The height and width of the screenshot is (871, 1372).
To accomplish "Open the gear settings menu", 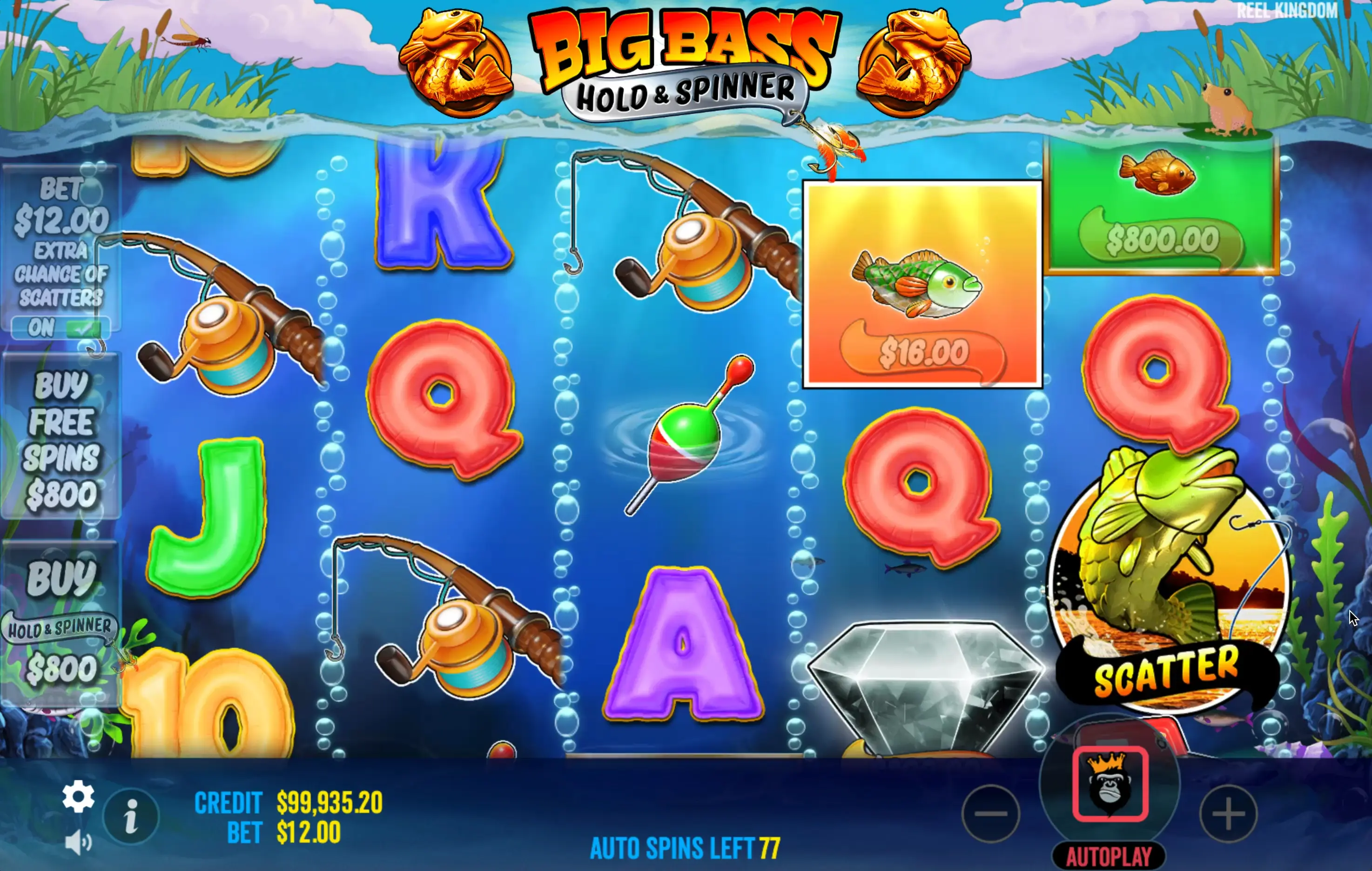I will (x=78, y=797).
